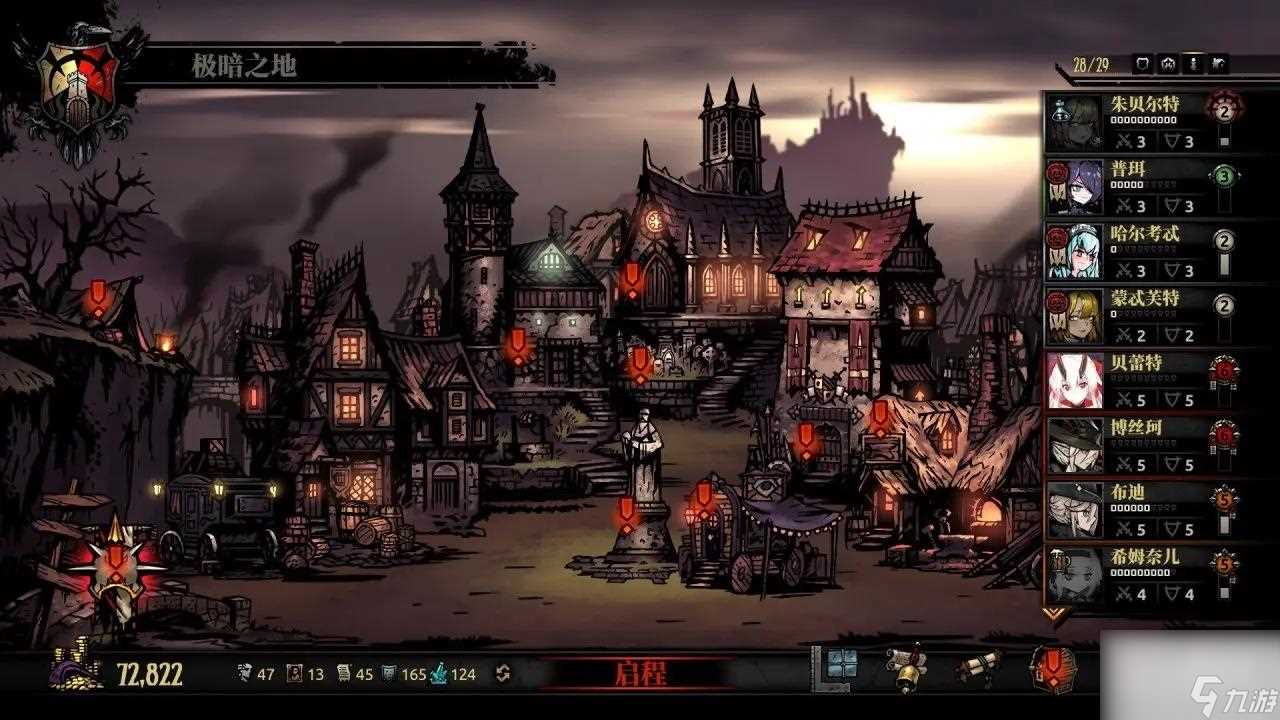The height and width of the screenshot is (720, 1280).
Task: Open the red trinket chest inventory icon
Action: pos(1053,669)
